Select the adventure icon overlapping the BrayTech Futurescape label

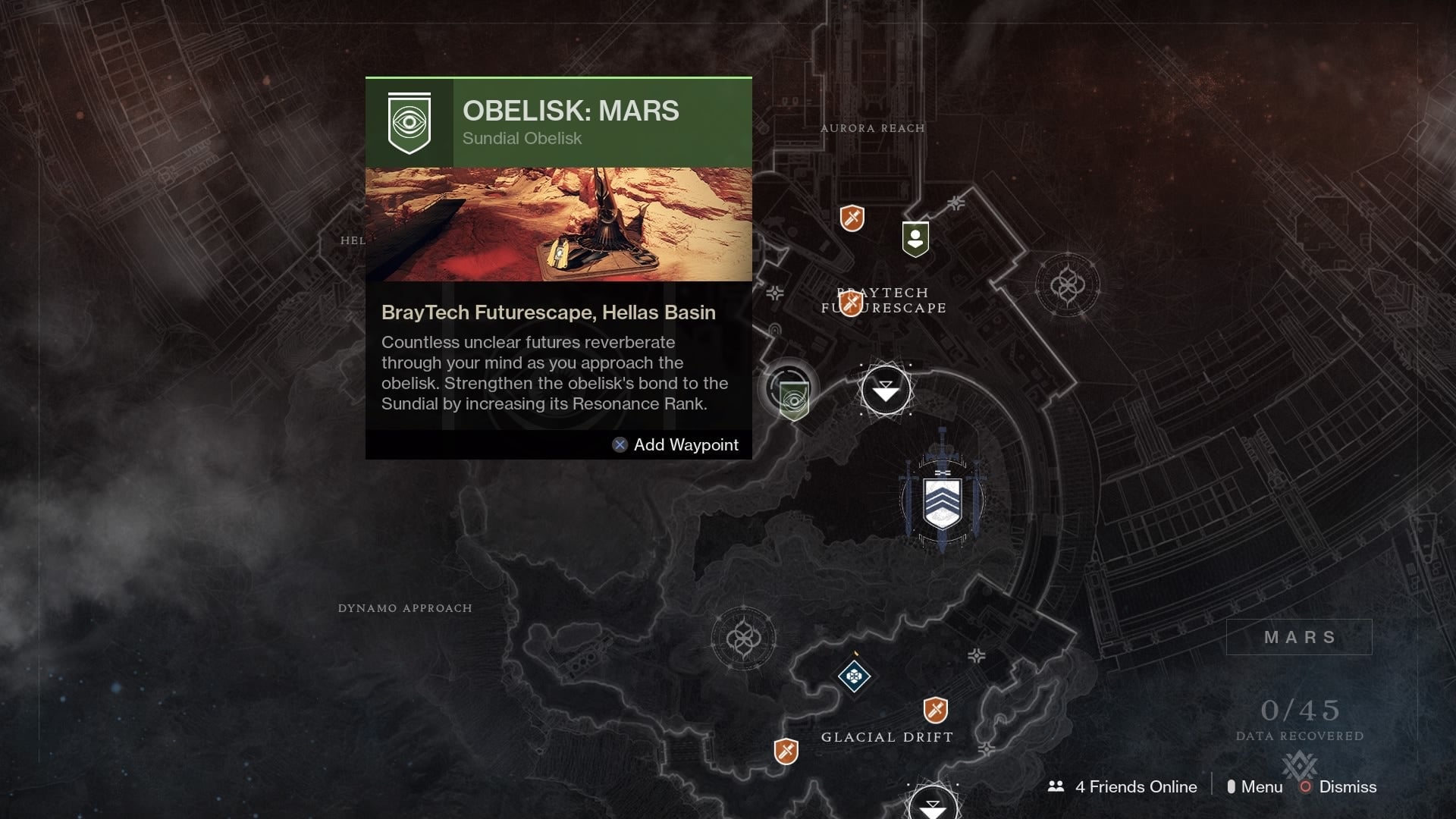click(x=851, y=303)
